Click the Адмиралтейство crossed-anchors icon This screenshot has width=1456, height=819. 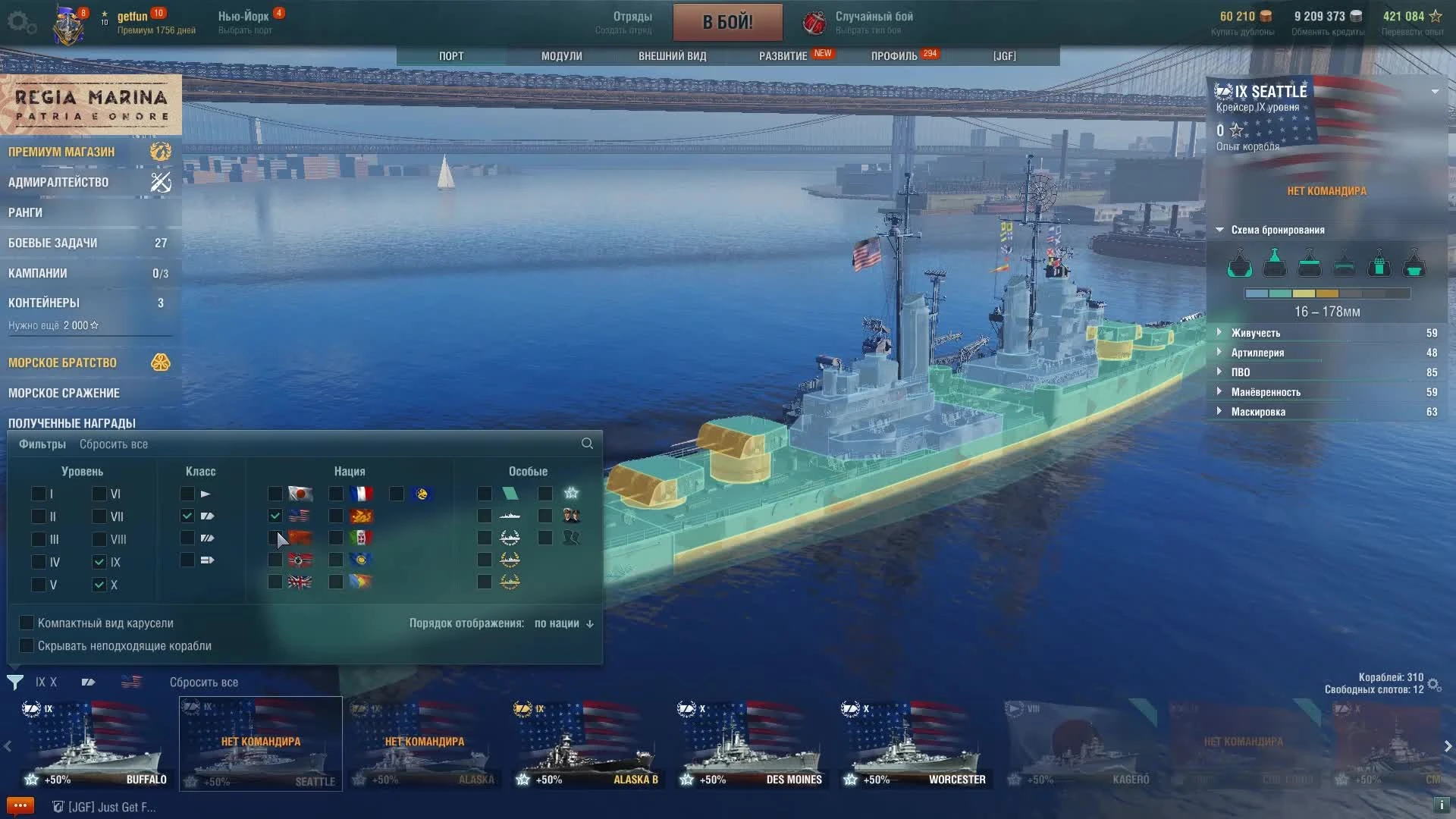coord(160,182)
